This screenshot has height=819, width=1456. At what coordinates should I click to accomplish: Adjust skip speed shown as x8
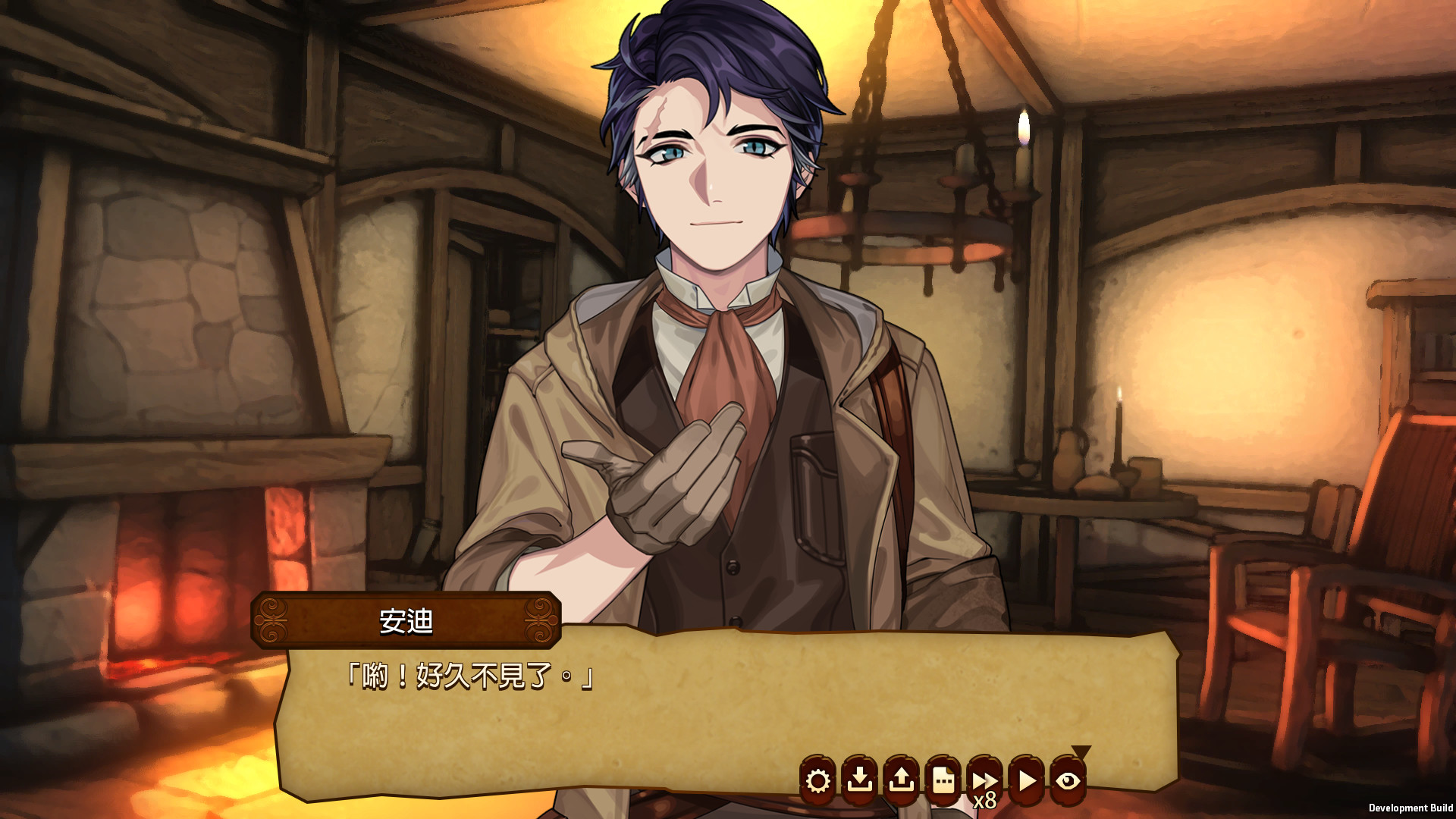pos(984,799)
